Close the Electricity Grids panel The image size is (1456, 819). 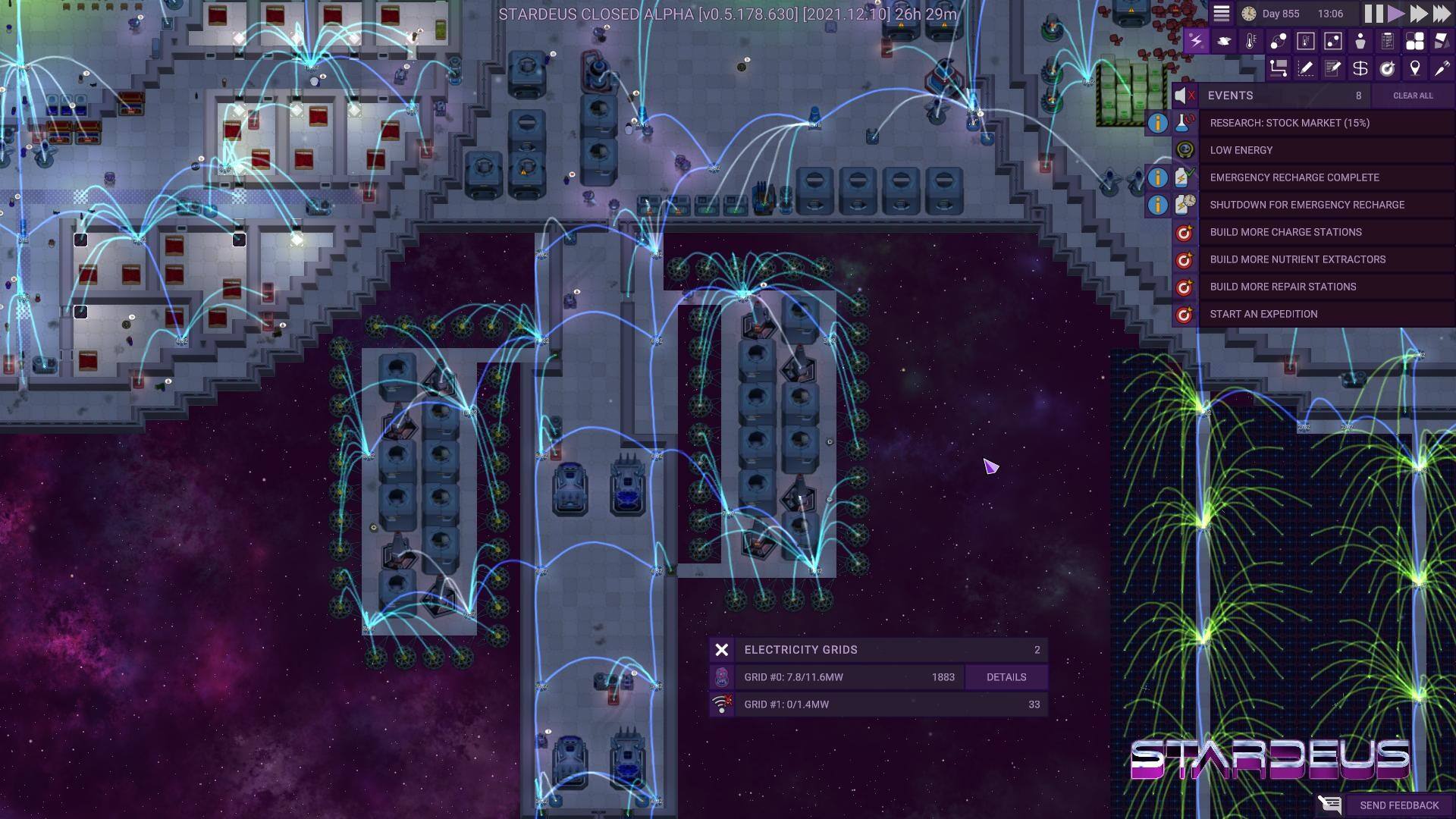coord(721,650)
